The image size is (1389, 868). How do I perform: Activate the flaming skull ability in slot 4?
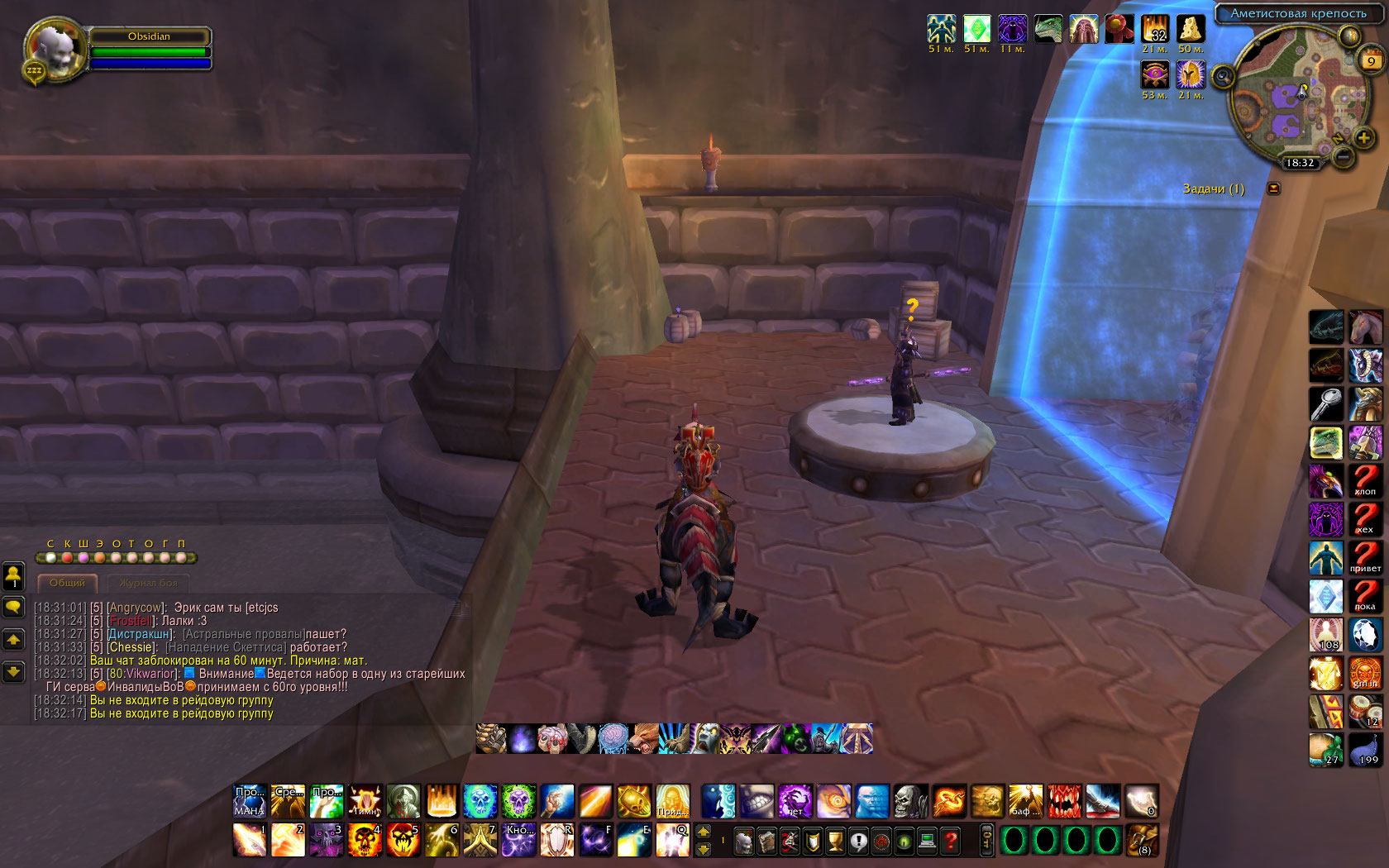[x=365, y=840]
